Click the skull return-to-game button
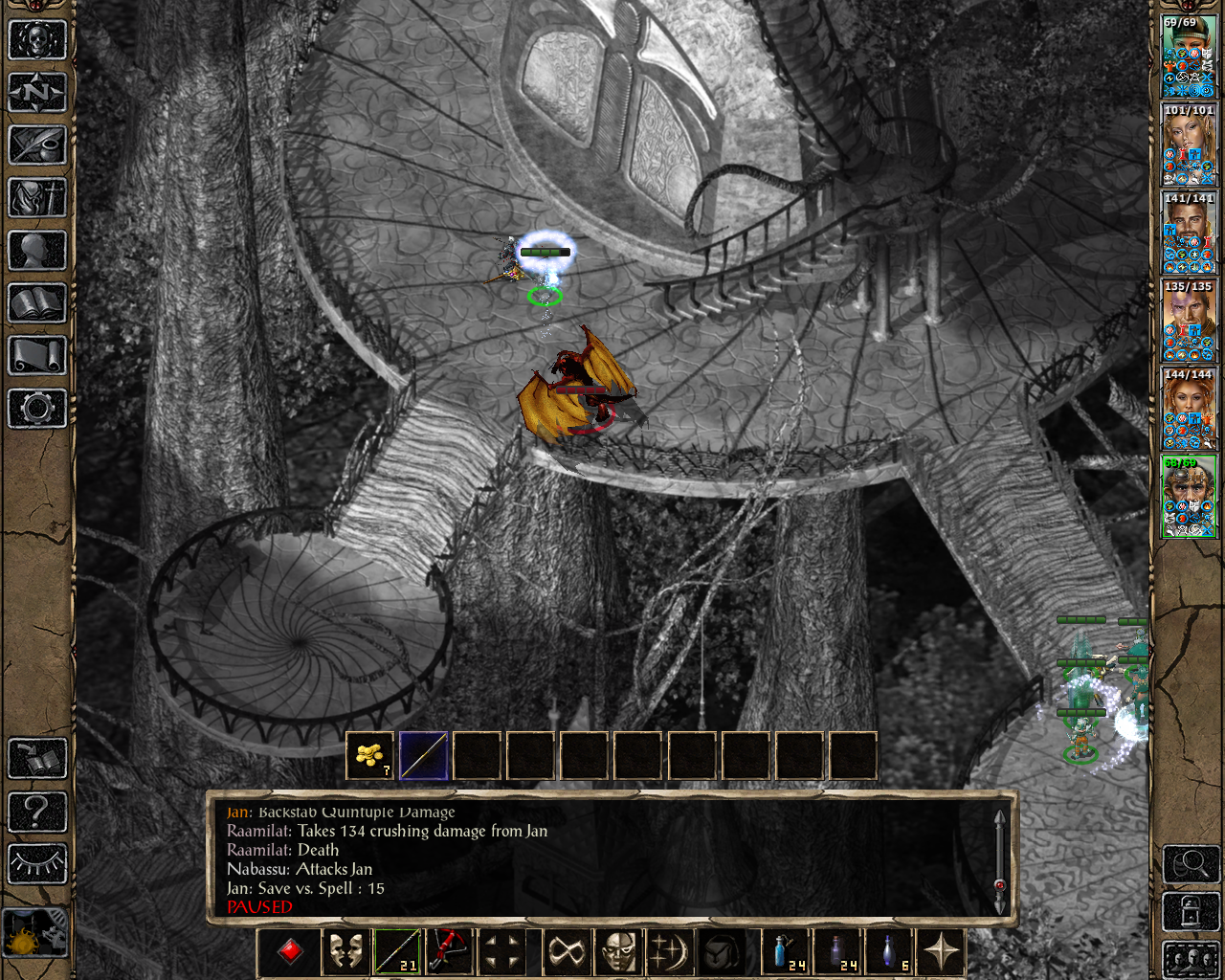 [x=37, y=40]
